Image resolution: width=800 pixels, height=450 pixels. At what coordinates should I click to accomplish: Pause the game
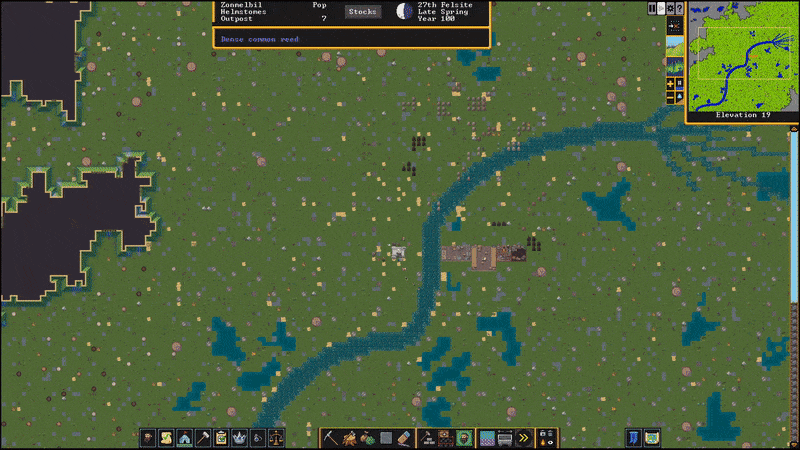653,8
